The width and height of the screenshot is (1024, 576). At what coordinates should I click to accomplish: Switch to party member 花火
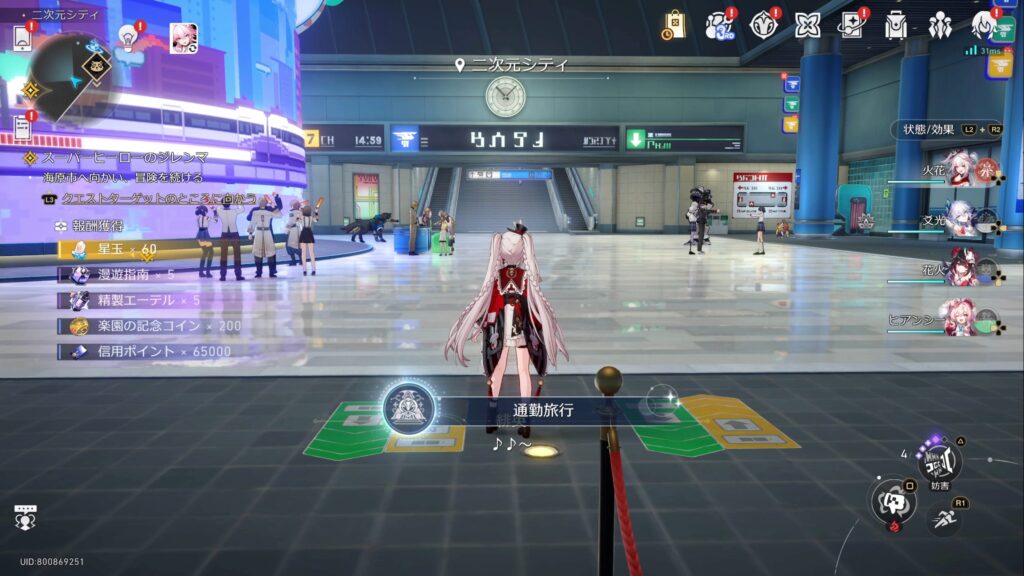(x=960, y=269)
